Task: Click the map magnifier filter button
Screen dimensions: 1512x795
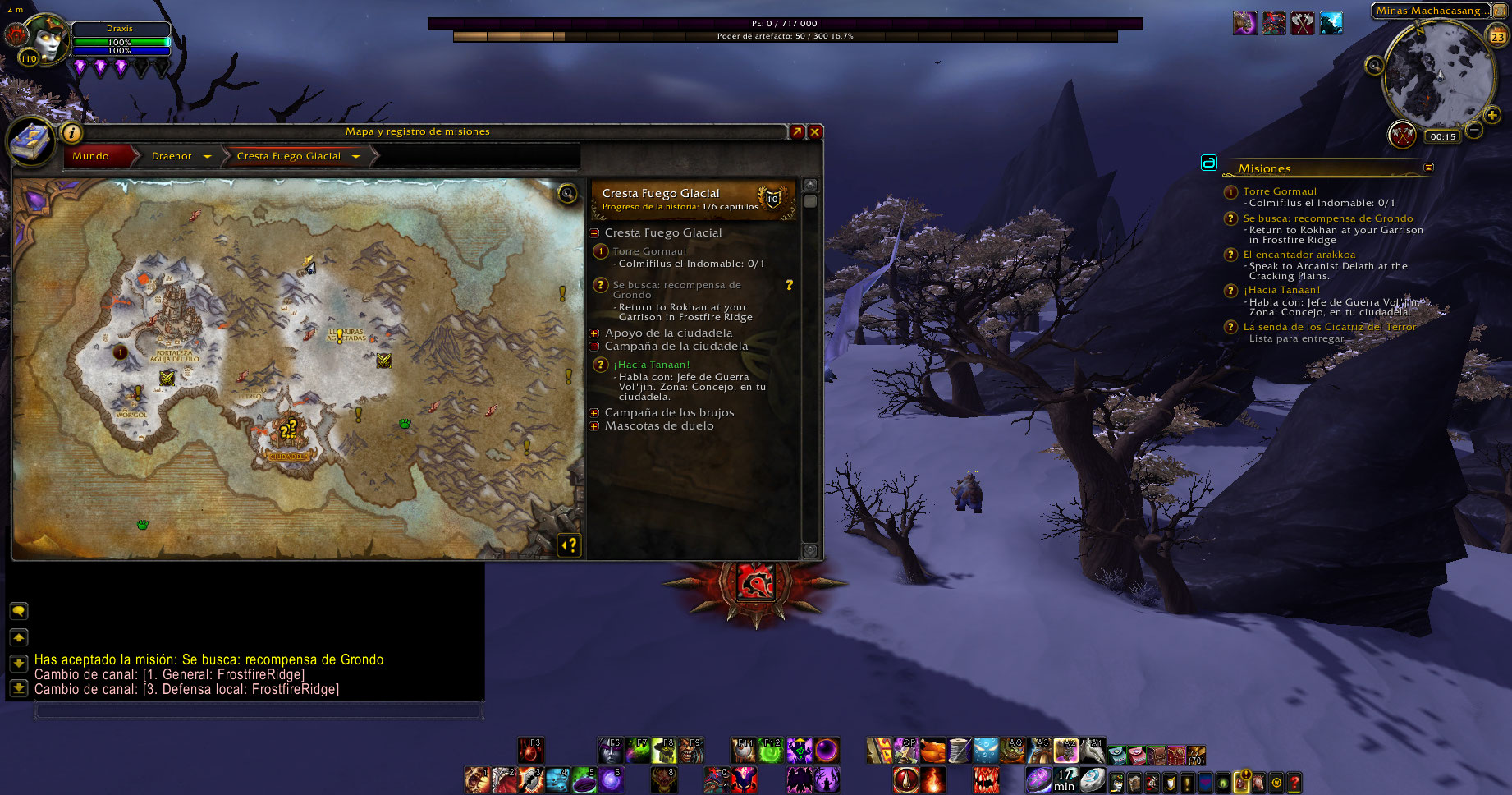Action: click(567, 194)
